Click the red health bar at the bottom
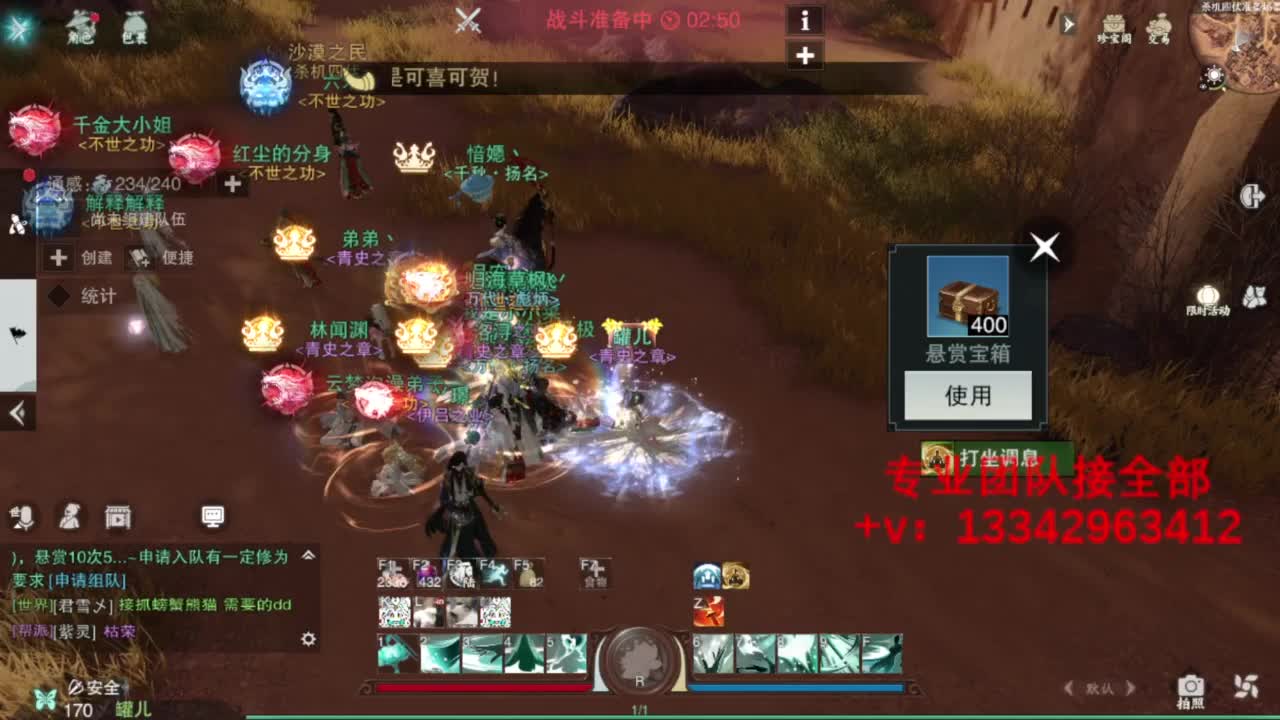Image resolution: width=1280 pixels, height=720 pixels. point(480,687)
